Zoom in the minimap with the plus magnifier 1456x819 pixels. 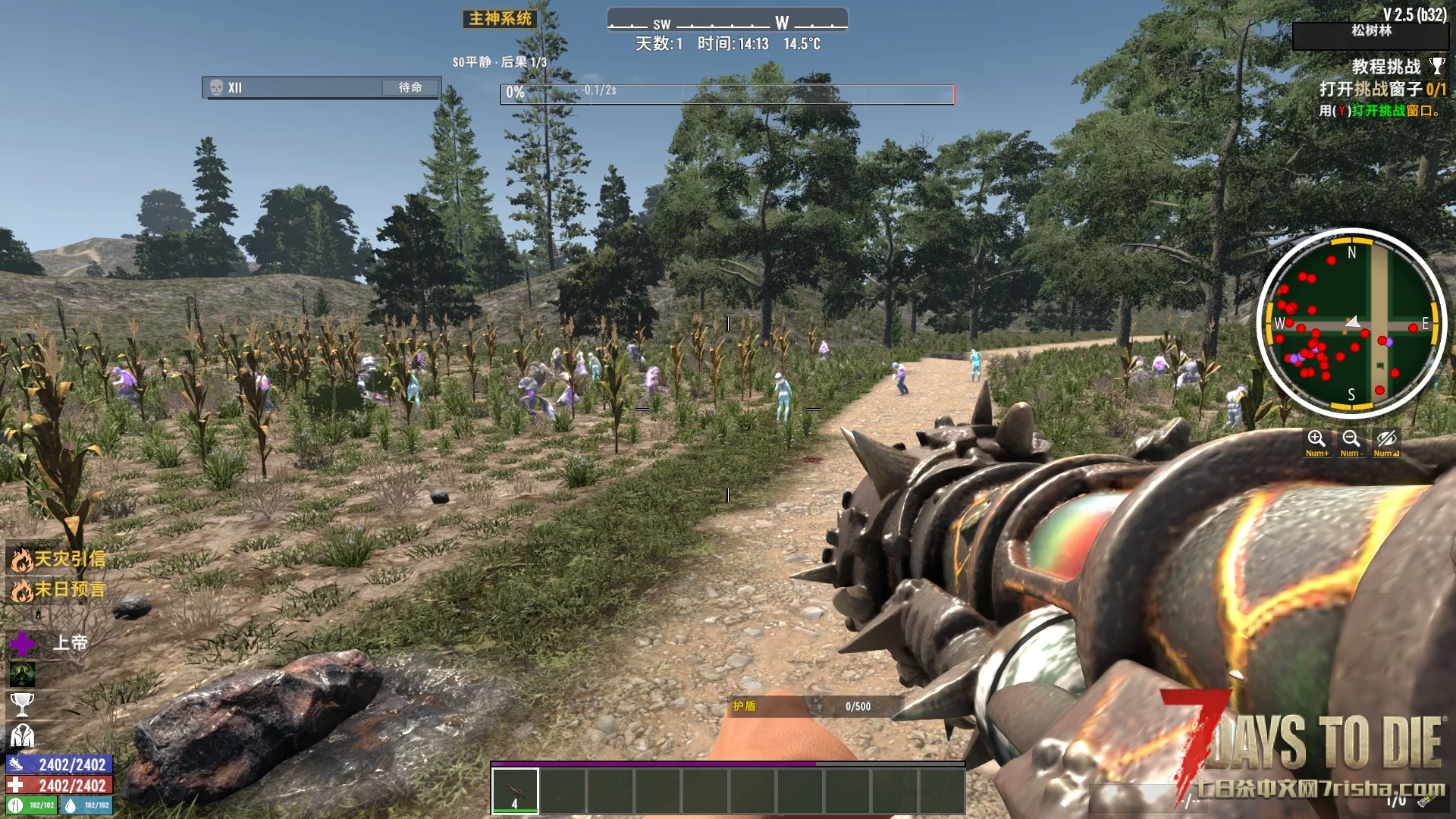click(x=1316, y=440)
